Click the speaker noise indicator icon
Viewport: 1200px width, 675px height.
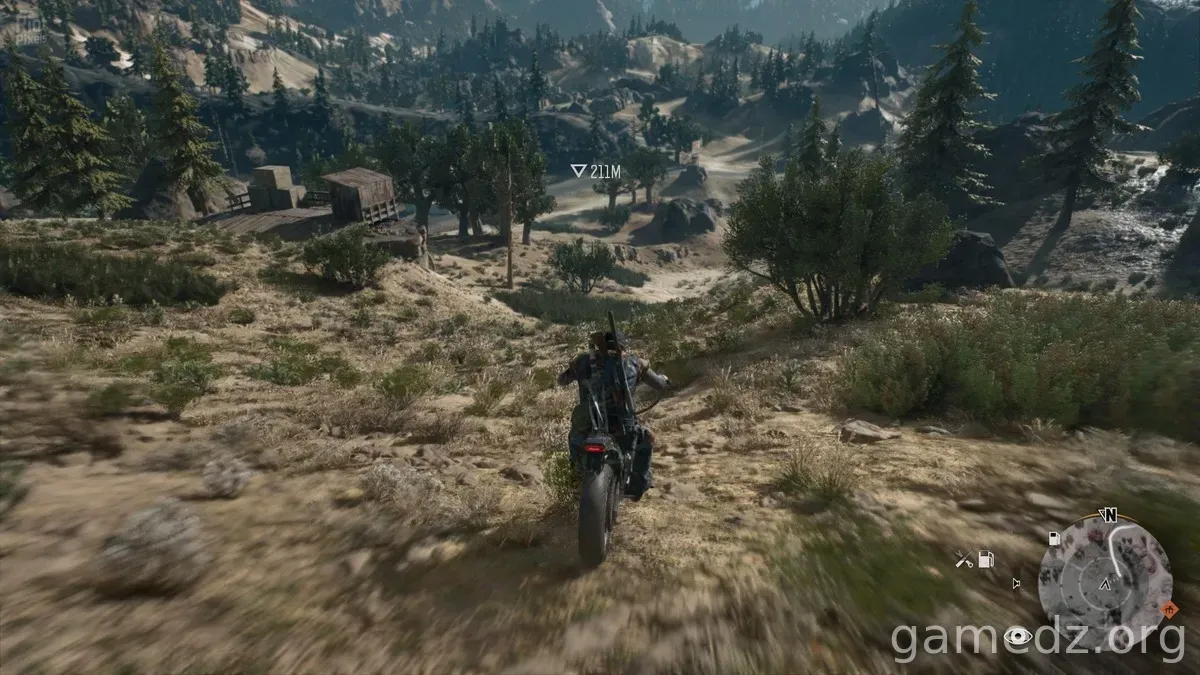(x=1016, y=583)
